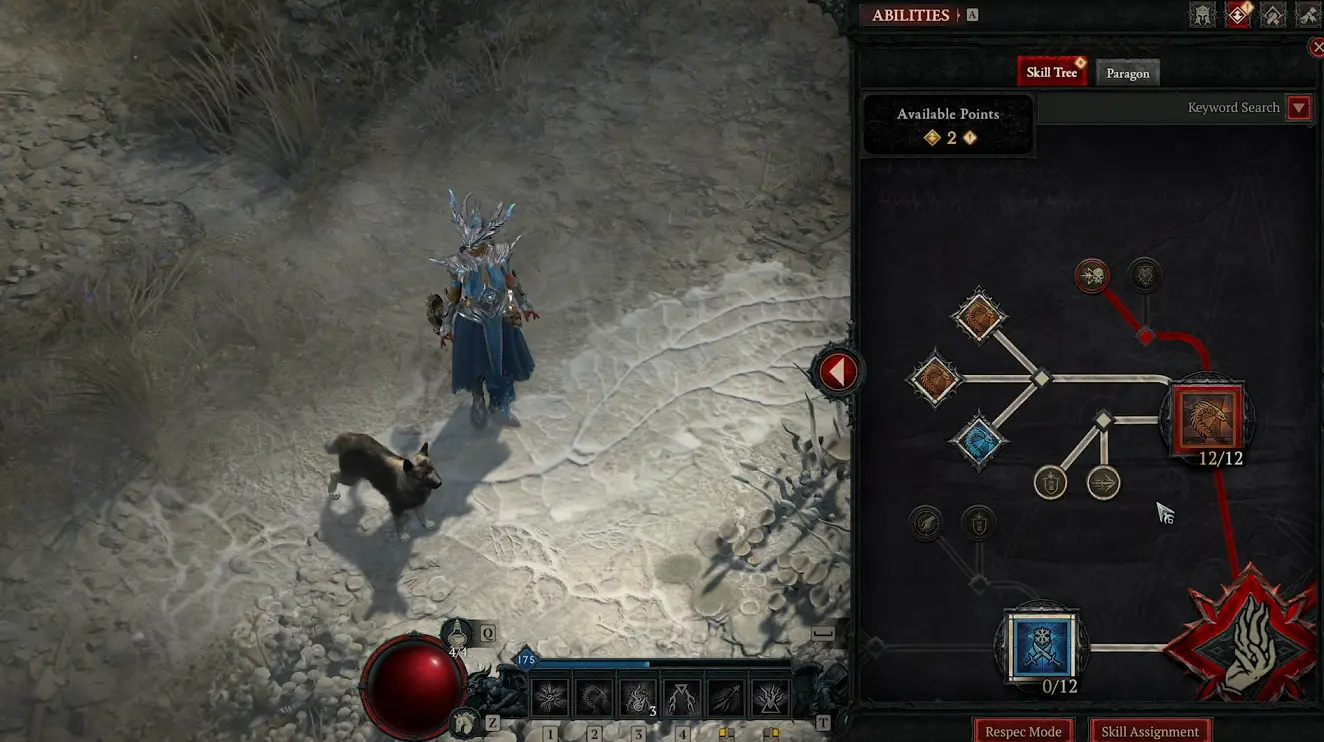Collapse the skill panel with the red arrow
Viewport: 1324px width, 742px height.
pyautogui.click(x=837, y=371)
